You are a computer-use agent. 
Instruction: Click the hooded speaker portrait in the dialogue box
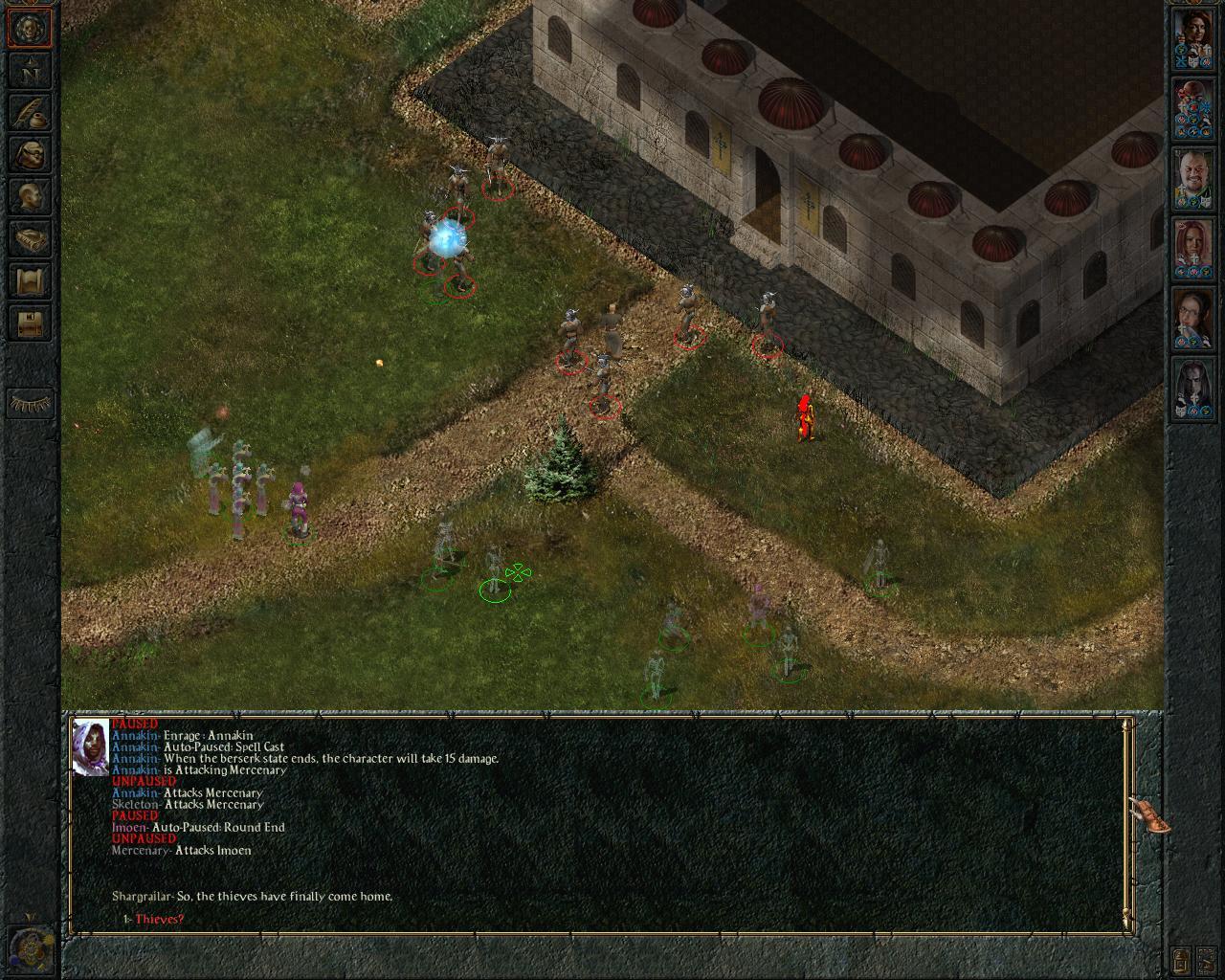[x=91, y=746]
